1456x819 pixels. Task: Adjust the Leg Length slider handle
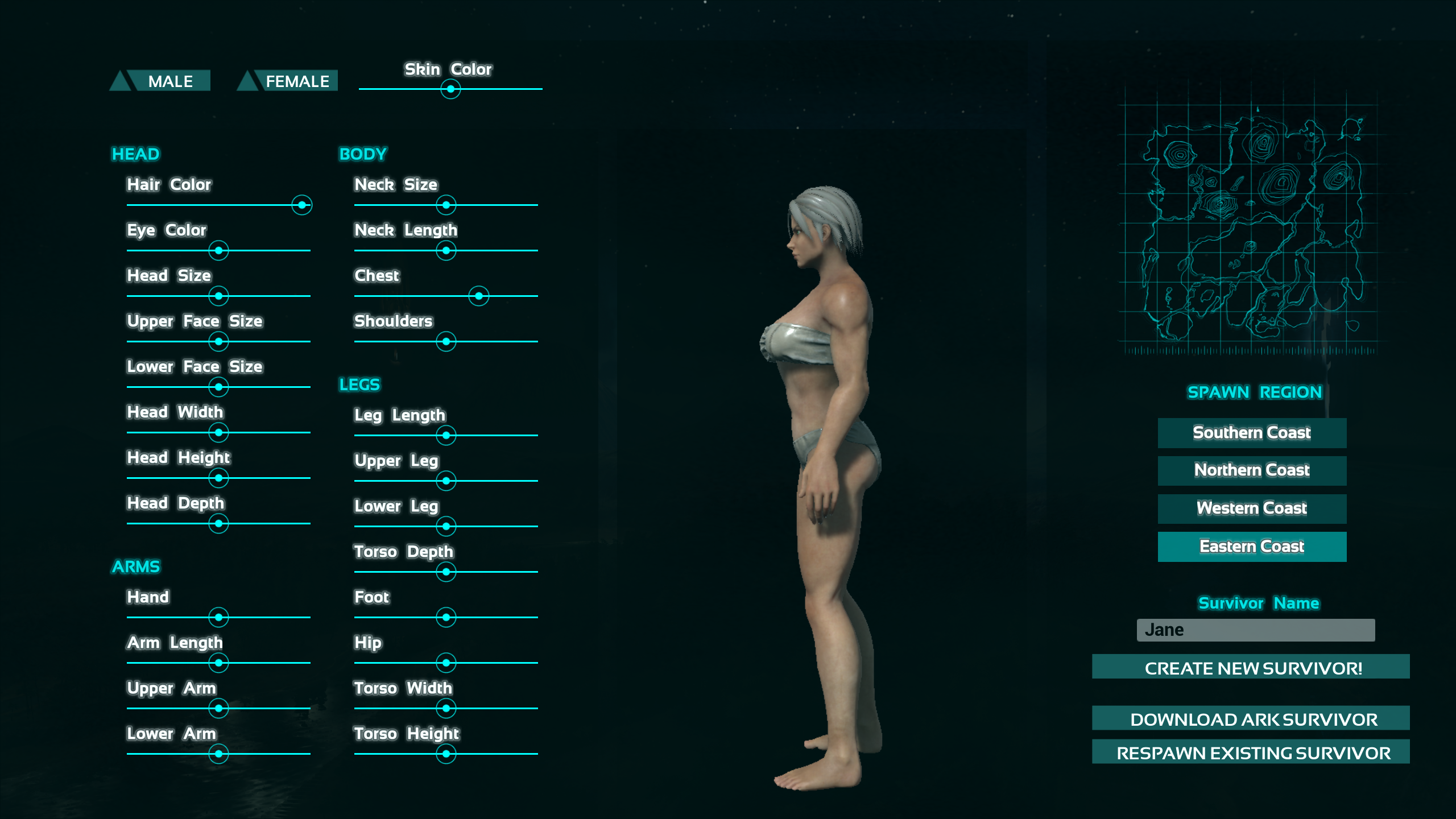click(446, 436)
